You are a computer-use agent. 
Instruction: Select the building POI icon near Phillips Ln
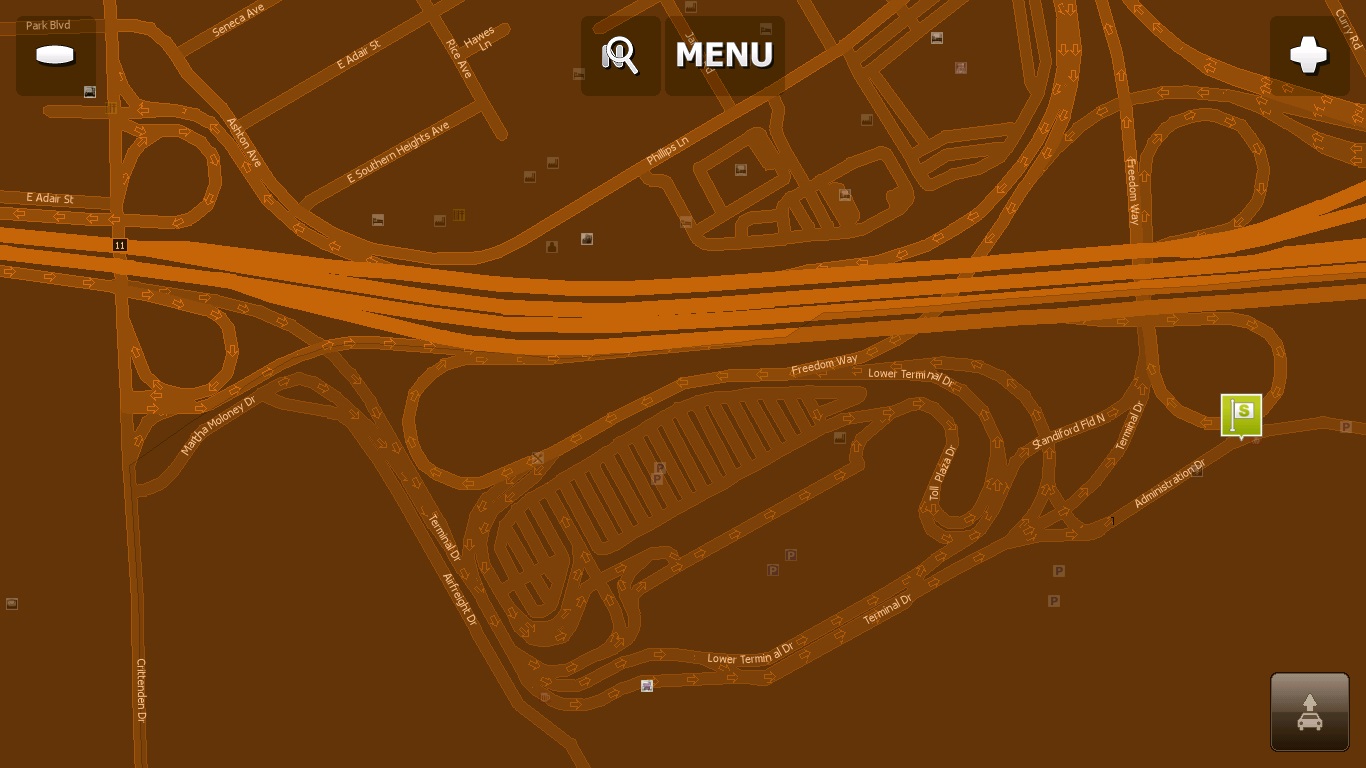tap(740, 169)
